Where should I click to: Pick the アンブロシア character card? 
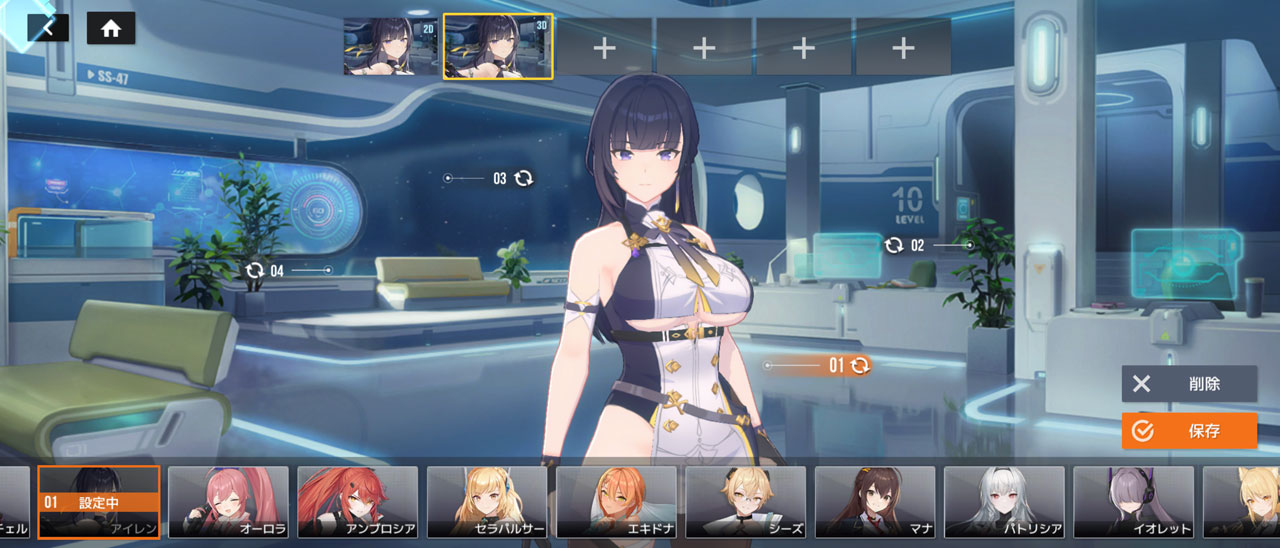tap(357, 502)
